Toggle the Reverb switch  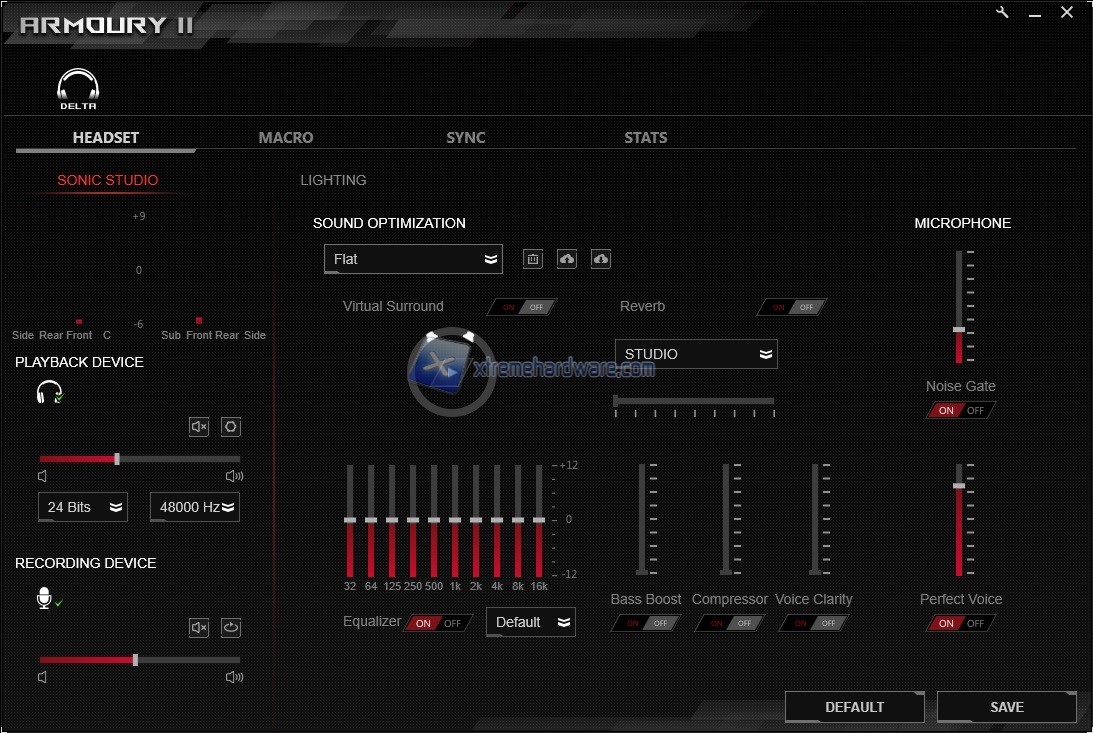(792, 307)
